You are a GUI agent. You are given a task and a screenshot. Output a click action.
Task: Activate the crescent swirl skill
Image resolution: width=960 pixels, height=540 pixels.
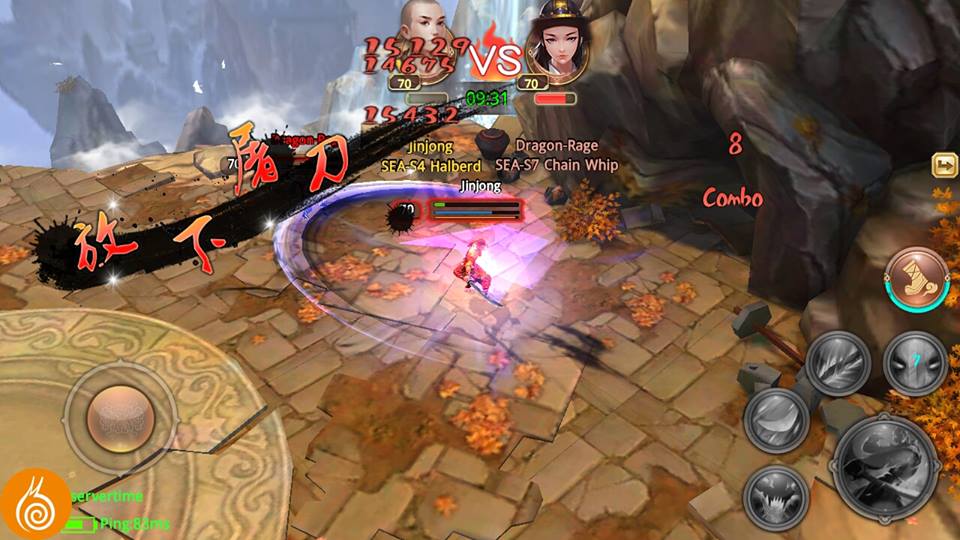point(776,416)
